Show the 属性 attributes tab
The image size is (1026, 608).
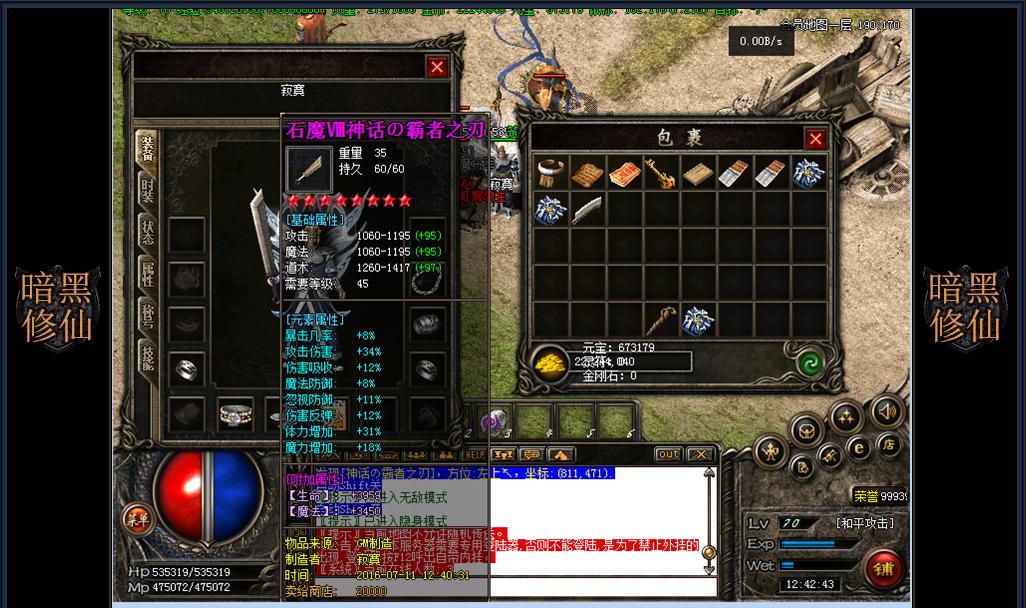coord(147,275)
